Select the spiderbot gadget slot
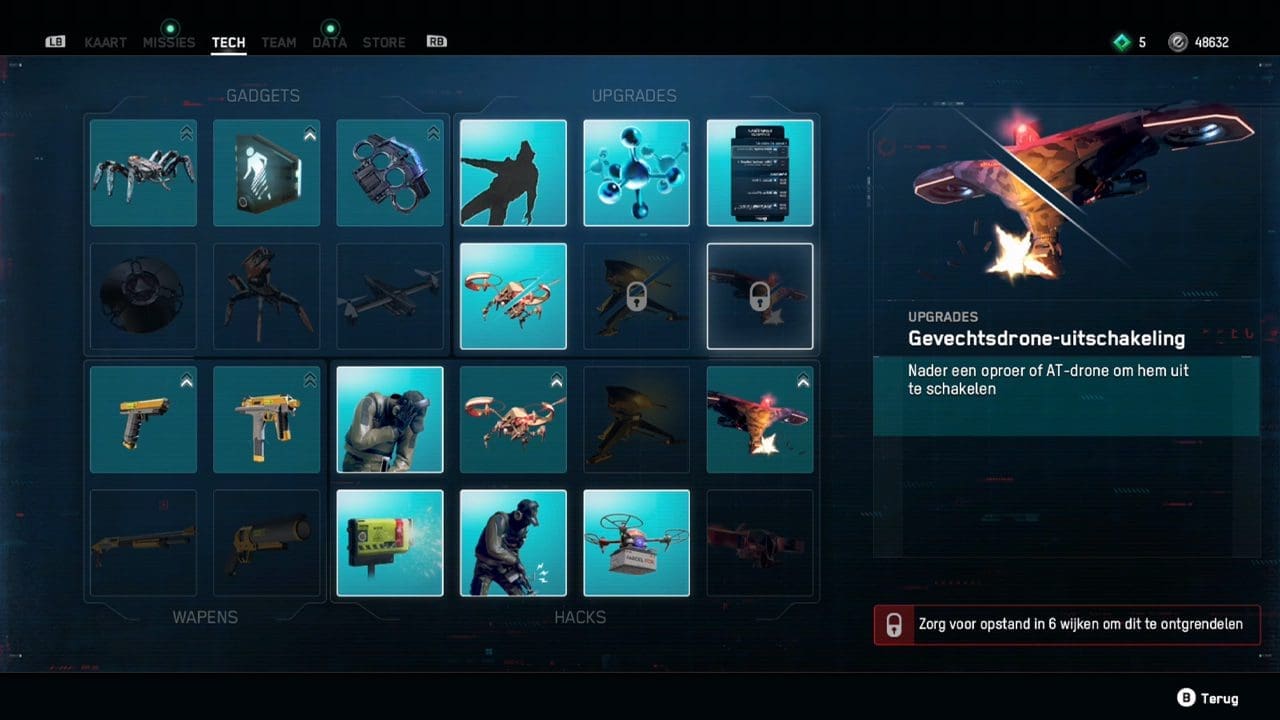1280x720 pixels. (x=143, y=173)
